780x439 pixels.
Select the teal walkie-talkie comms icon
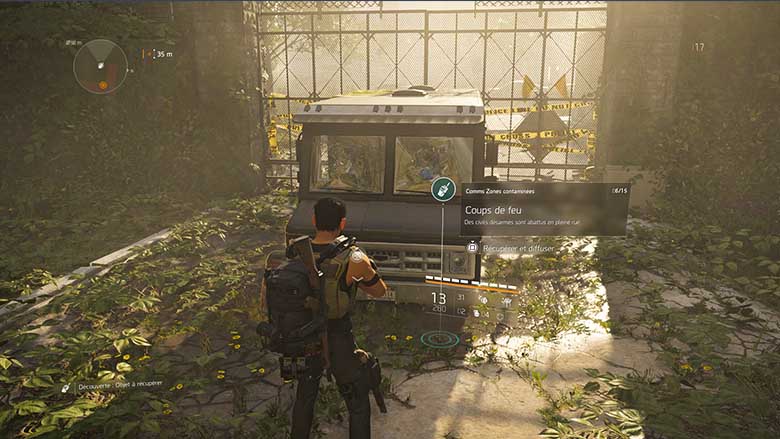[443, 189]
